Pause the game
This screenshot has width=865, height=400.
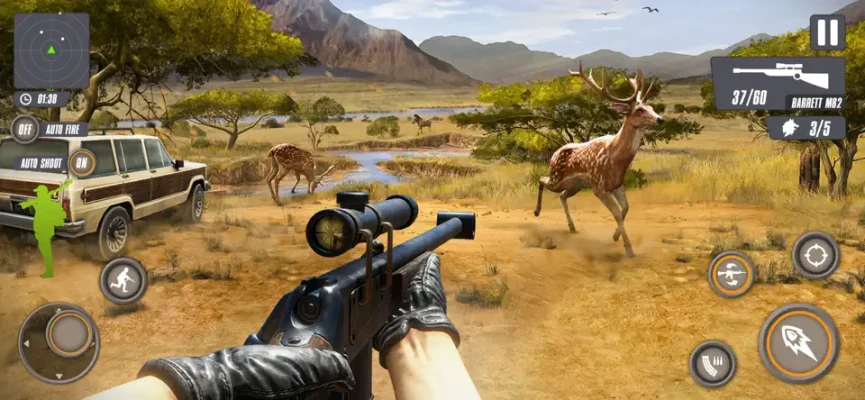(x=827, y=32)
